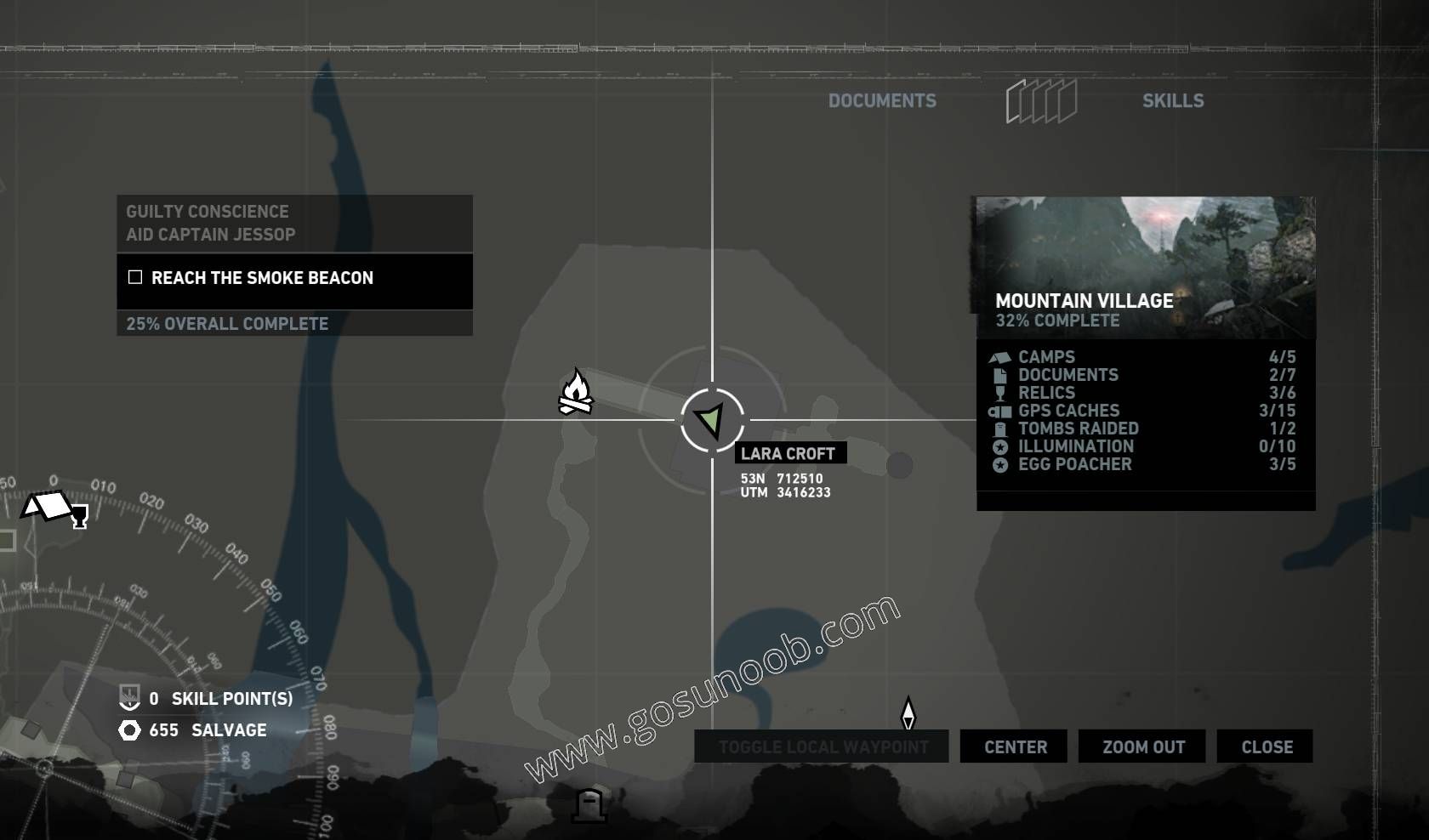Select the tent camp icon on the map

tap(48, 508)
